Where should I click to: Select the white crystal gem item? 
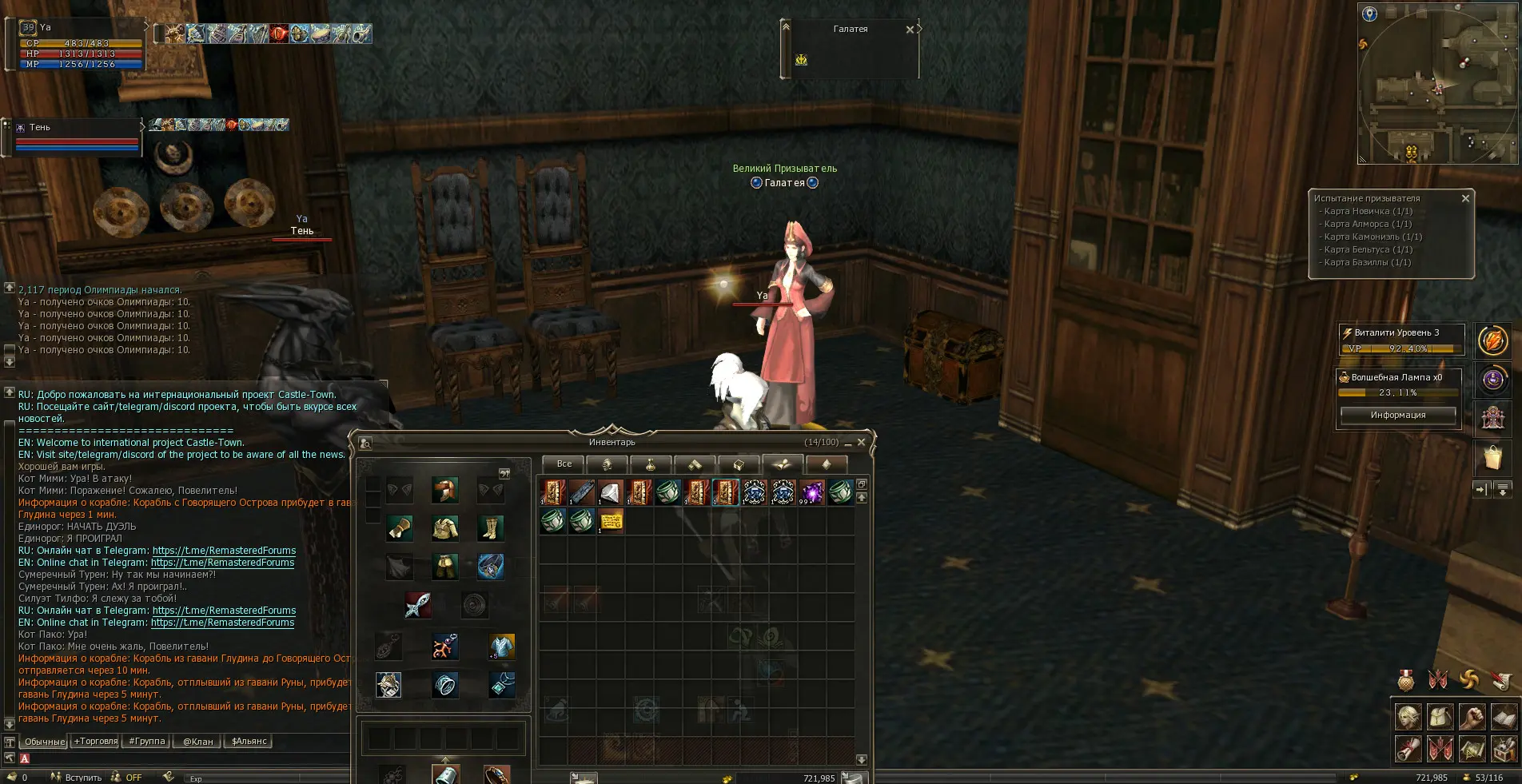tap(611, 492)
